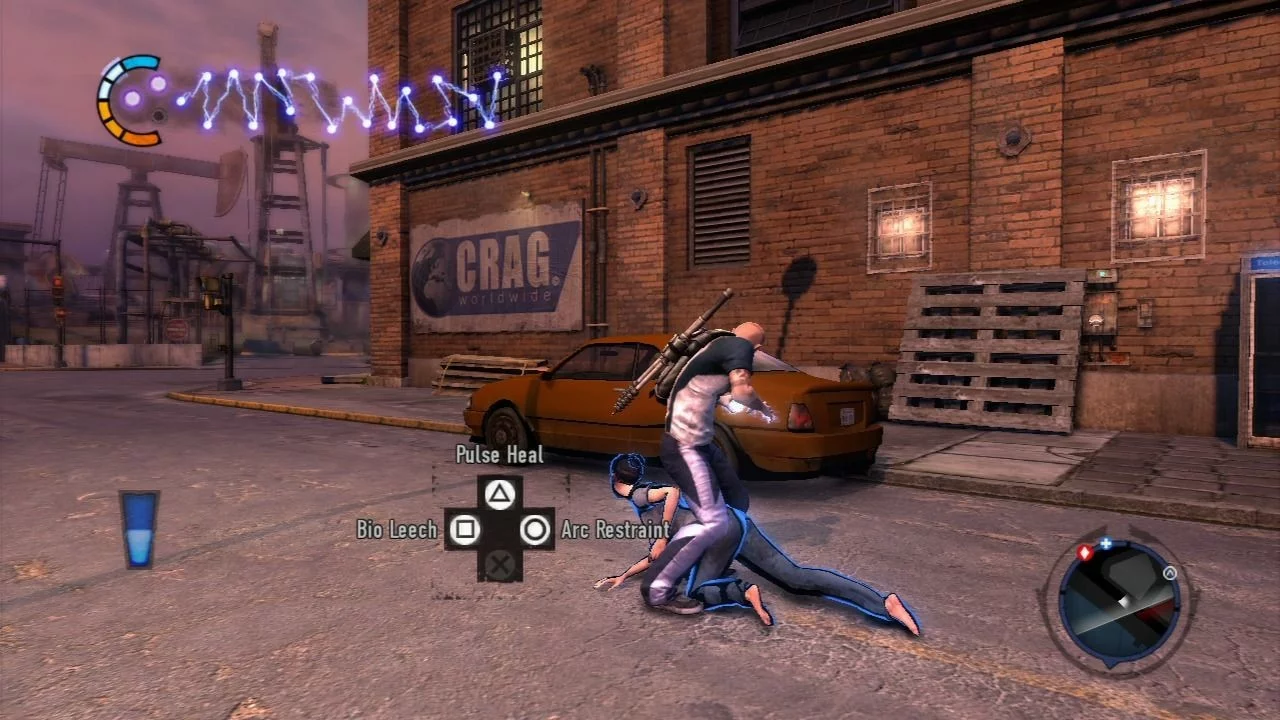Select the red diamond marker on the minimap
The height and width of the screenshot is (720, 1280).
pyautogui.click(x=1085, y=552)
